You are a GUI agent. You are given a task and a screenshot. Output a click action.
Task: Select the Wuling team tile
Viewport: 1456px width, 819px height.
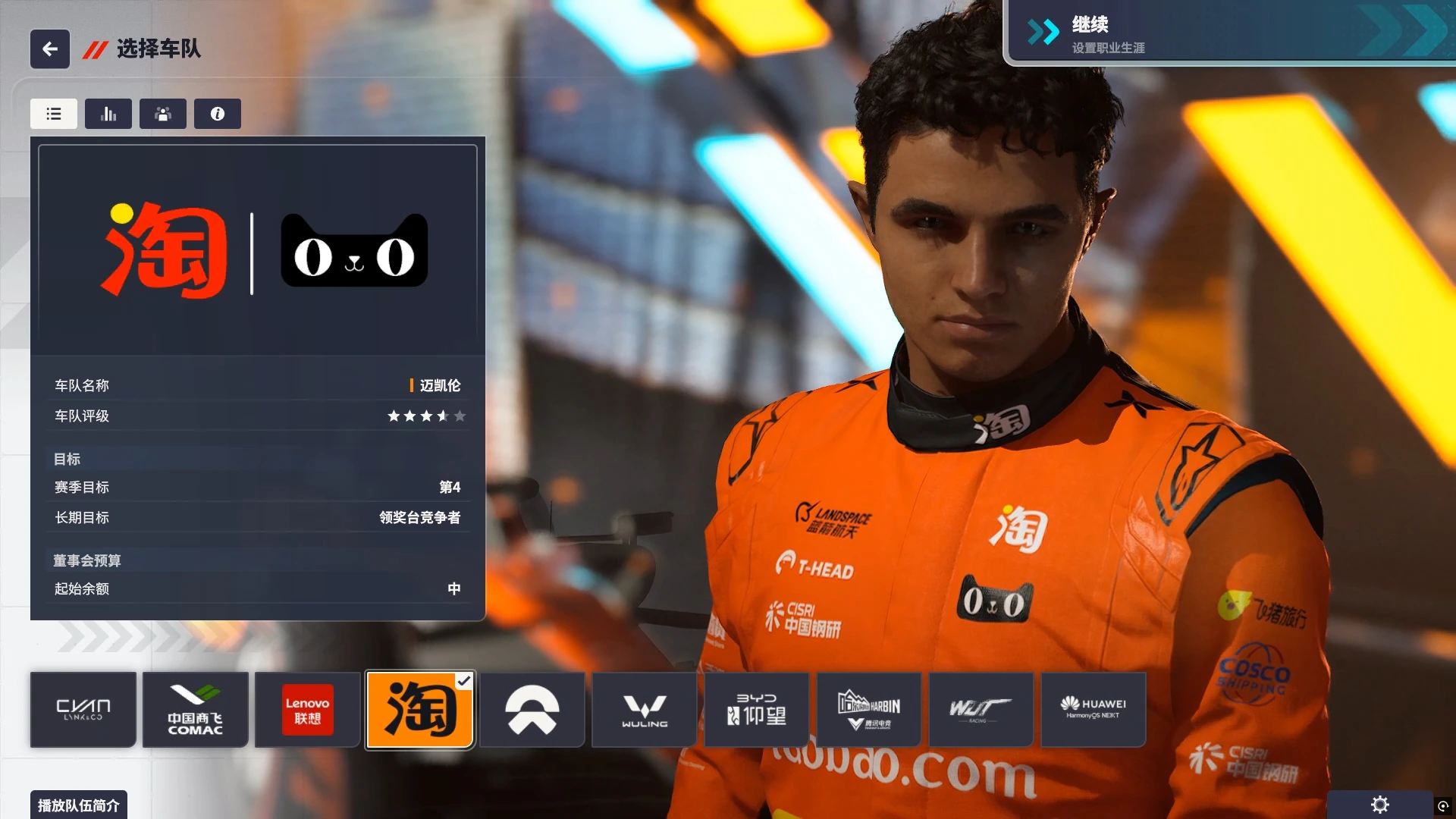(645, 710)
